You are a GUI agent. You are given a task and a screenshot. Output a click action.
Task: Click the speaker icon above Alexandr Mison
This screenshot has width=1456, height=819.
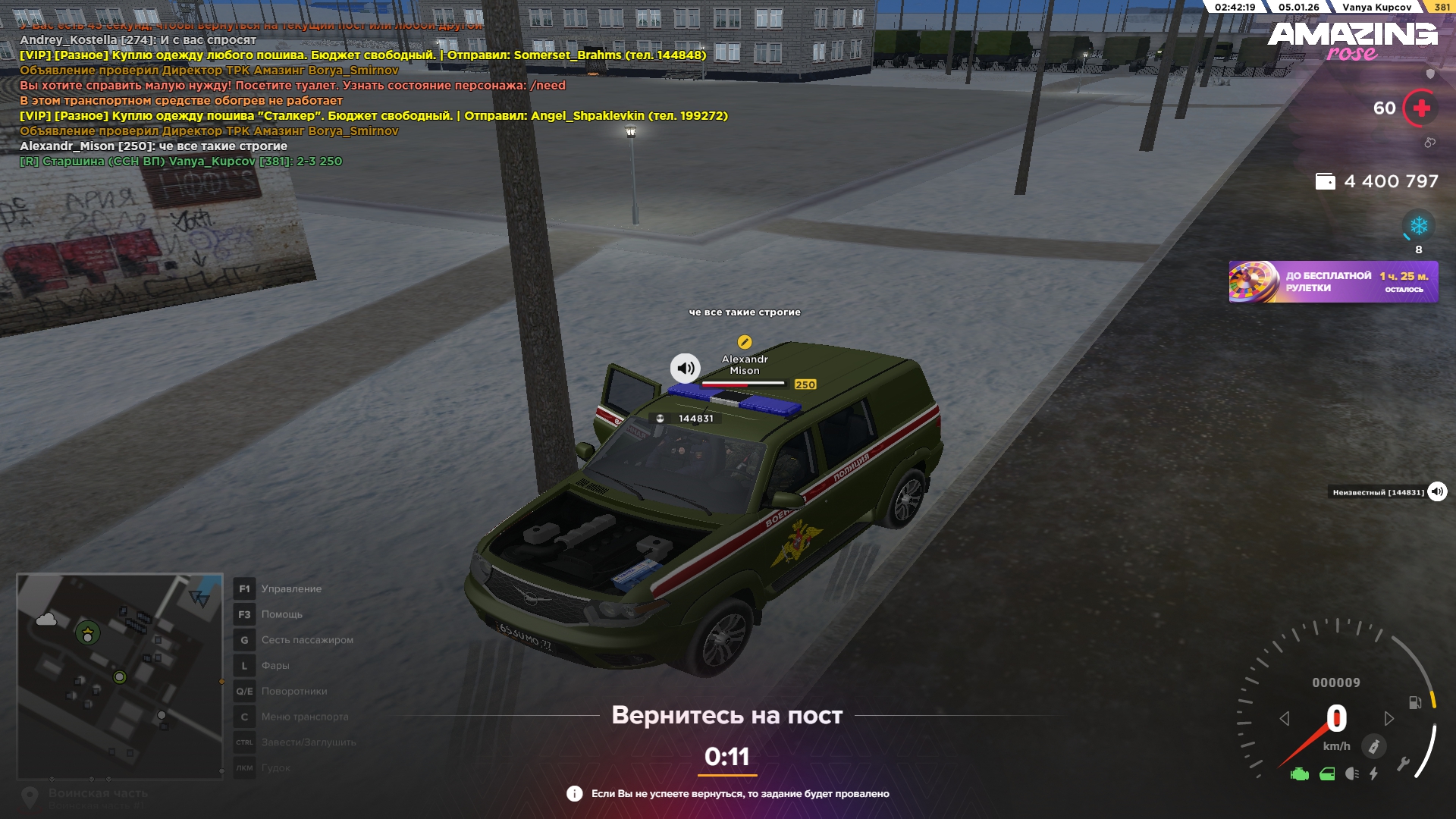pyautogui.click(x=686, y=369)
